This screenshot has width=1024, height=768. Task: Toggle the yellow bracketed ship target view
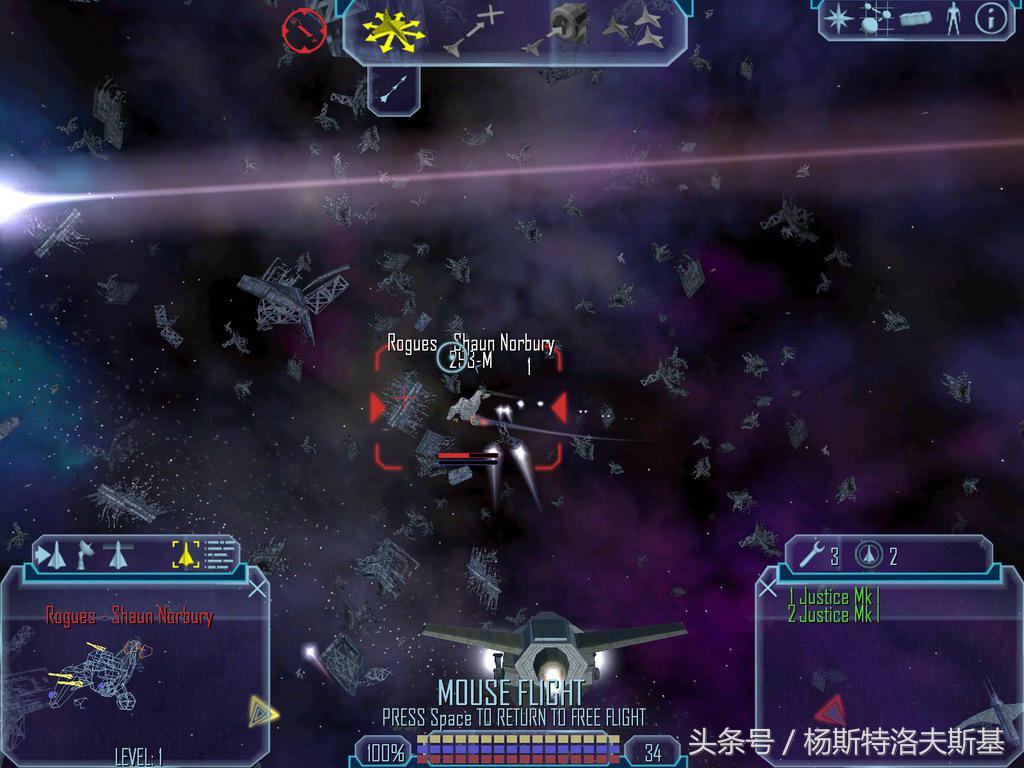tap(184, 553)
